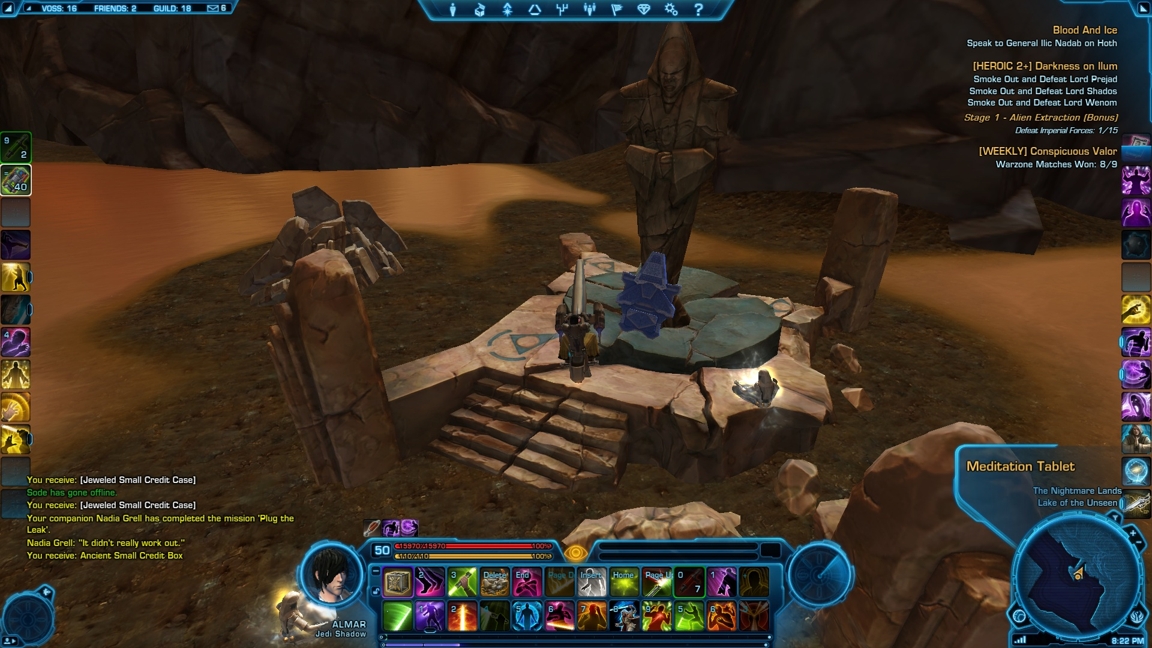Open the three-person group icon in top menu
1152x648 pixels.
pyautogui.click(x=589, y=10)
